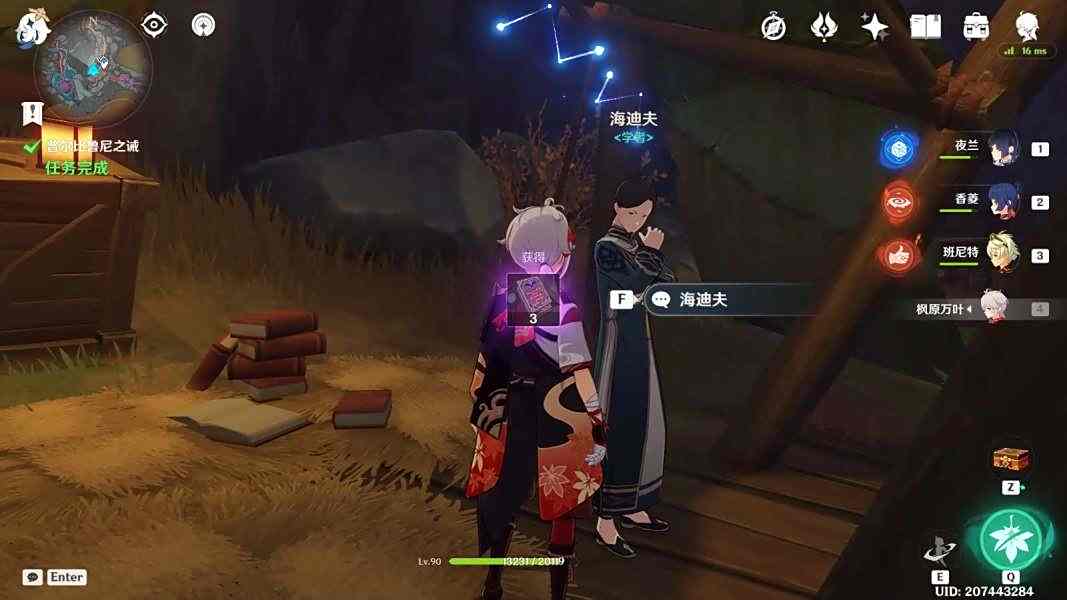
Task: Open the four-pointed star wish icon
Action: (x=874, y=27)
